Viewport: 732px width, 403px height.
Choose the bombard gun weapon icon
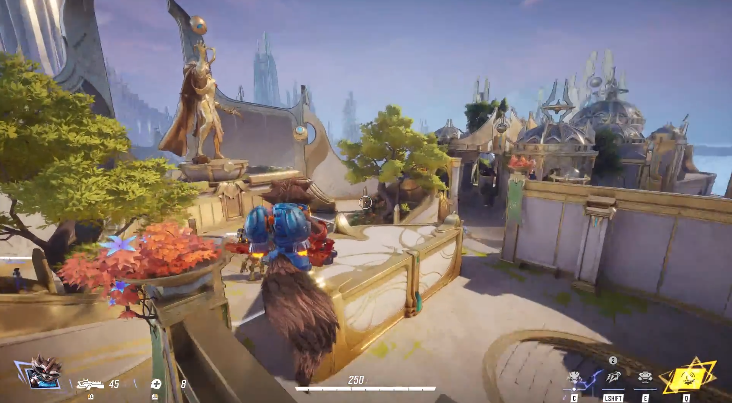[x=90, y=384]
